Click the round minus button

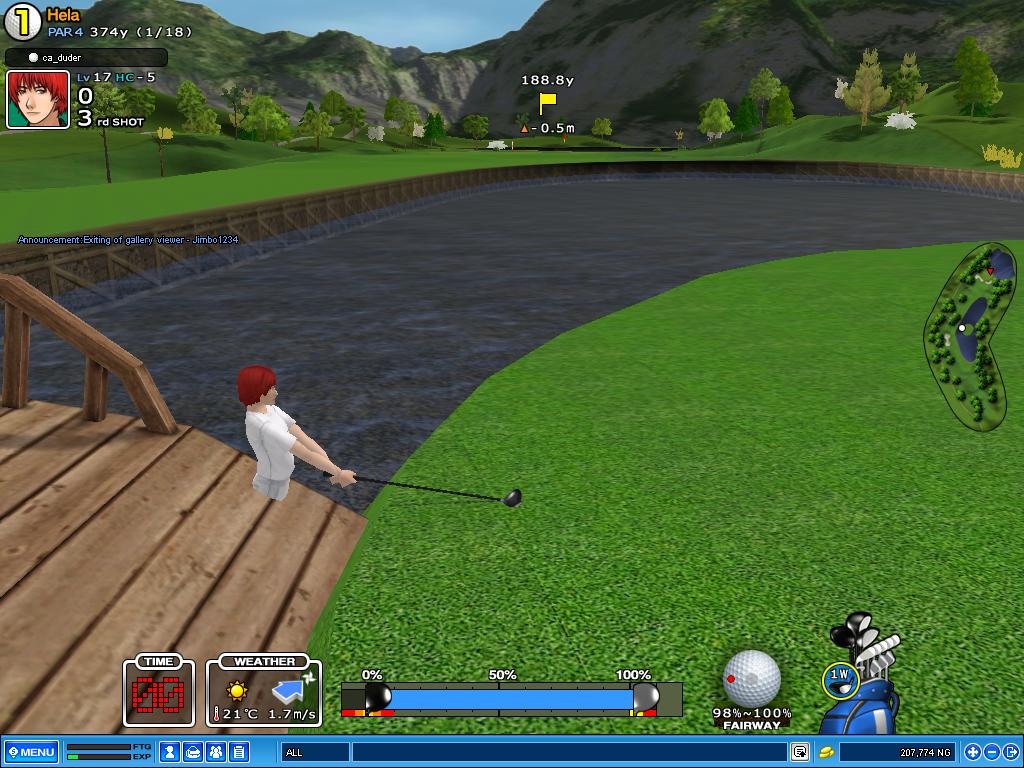coord(991,752)
